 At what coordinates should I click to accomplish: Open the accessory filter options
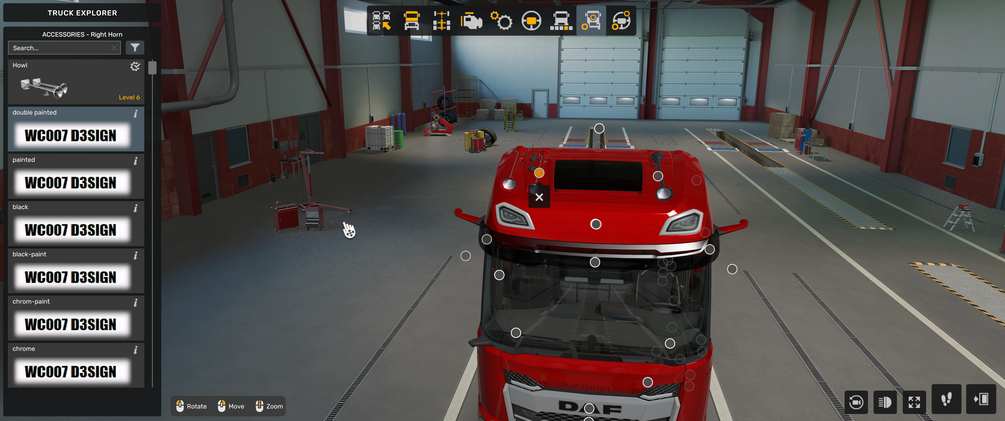click(135, 47)
